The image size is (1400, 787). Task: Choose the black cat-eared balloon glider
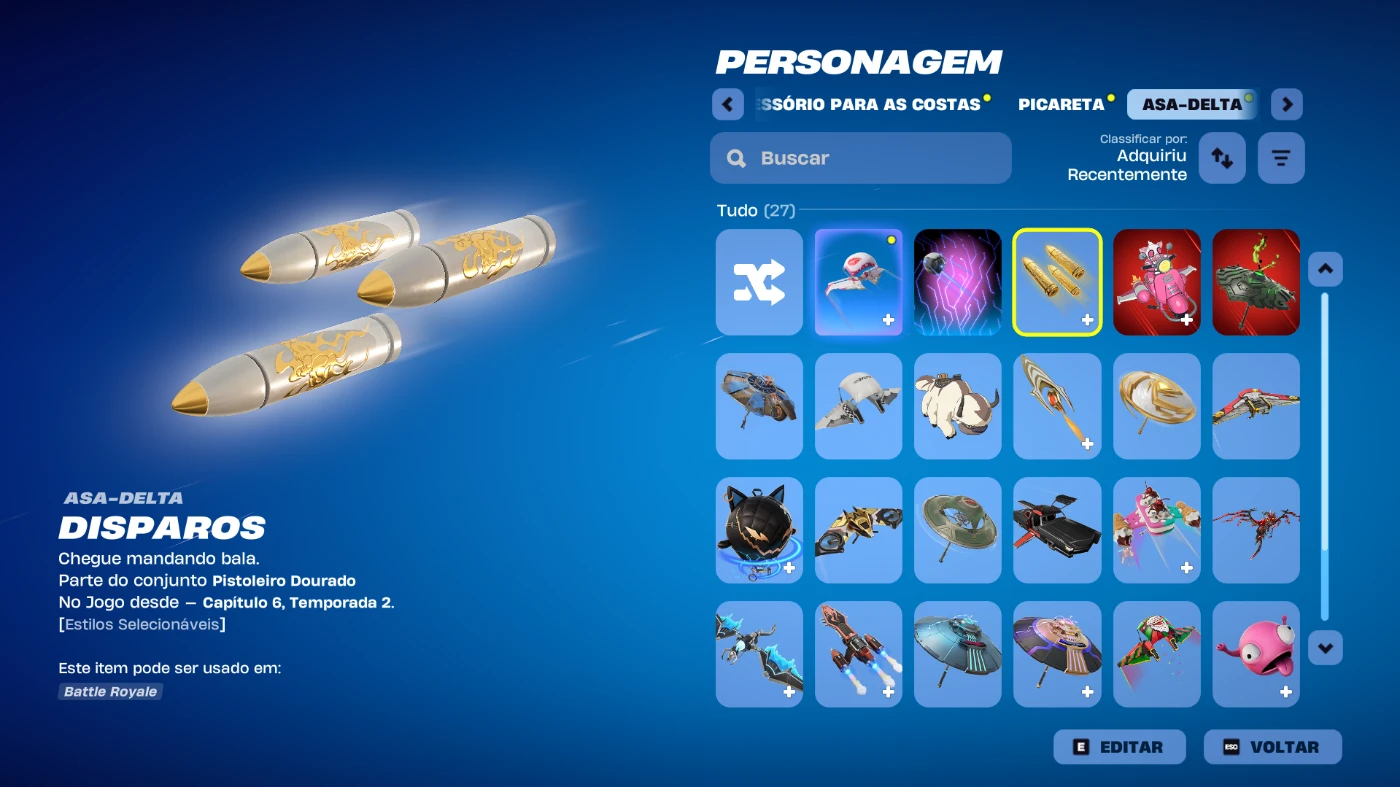tap(759, 530)
